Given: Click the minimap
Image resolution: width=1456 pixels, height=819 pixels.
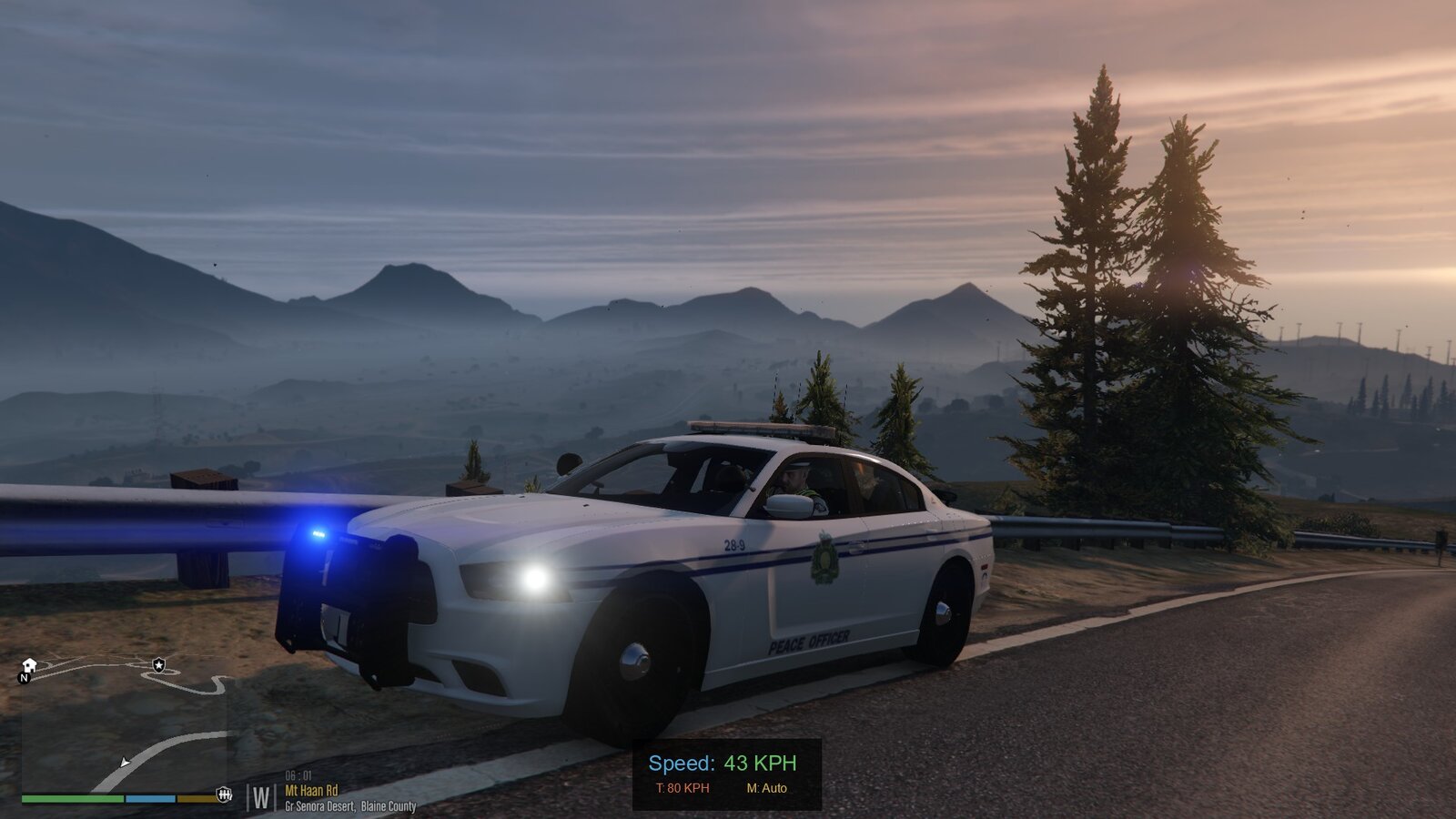Looking at the screenshot, I should [124, 728].
